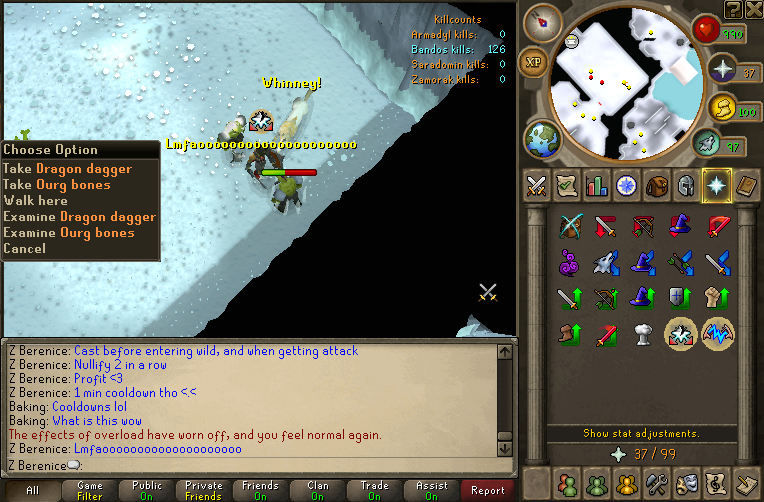Image resolution: width=764 pixels, height=502 pixels.
Task: Cancel the Choose Option menu
Action: (25, 249)
